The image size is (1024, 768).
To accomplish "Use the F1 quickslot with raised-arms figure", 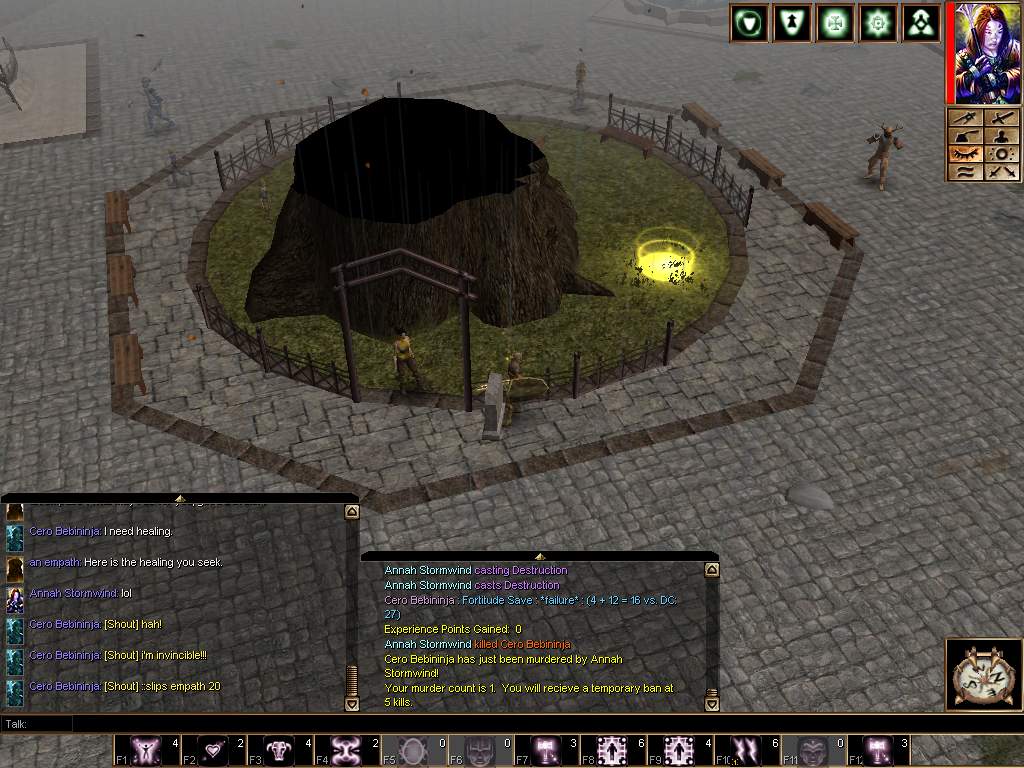I will (x=146, y=750).
